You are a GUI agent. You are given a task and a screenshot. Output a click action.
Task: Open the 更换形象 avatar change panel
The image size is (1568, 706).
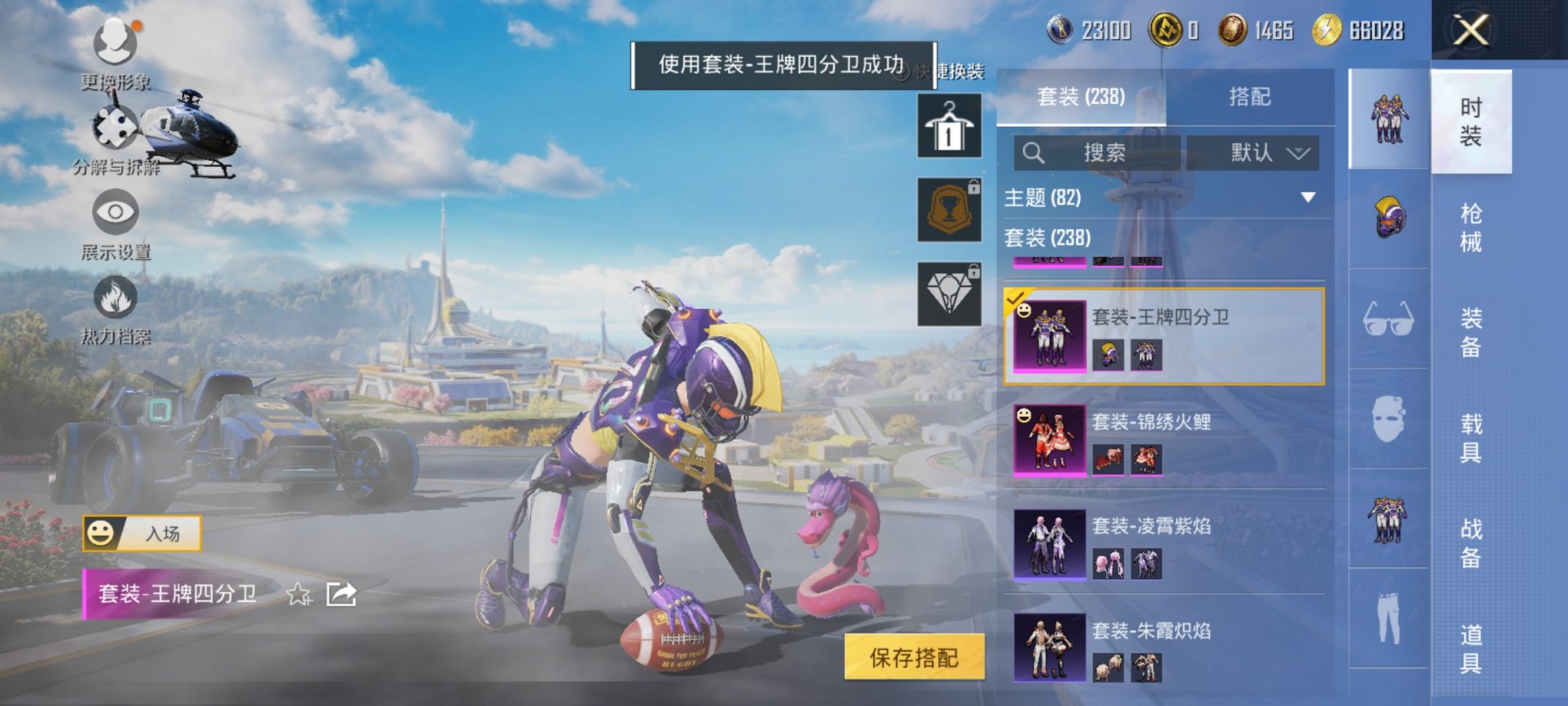pyautogui.click(x=114, y=46)
